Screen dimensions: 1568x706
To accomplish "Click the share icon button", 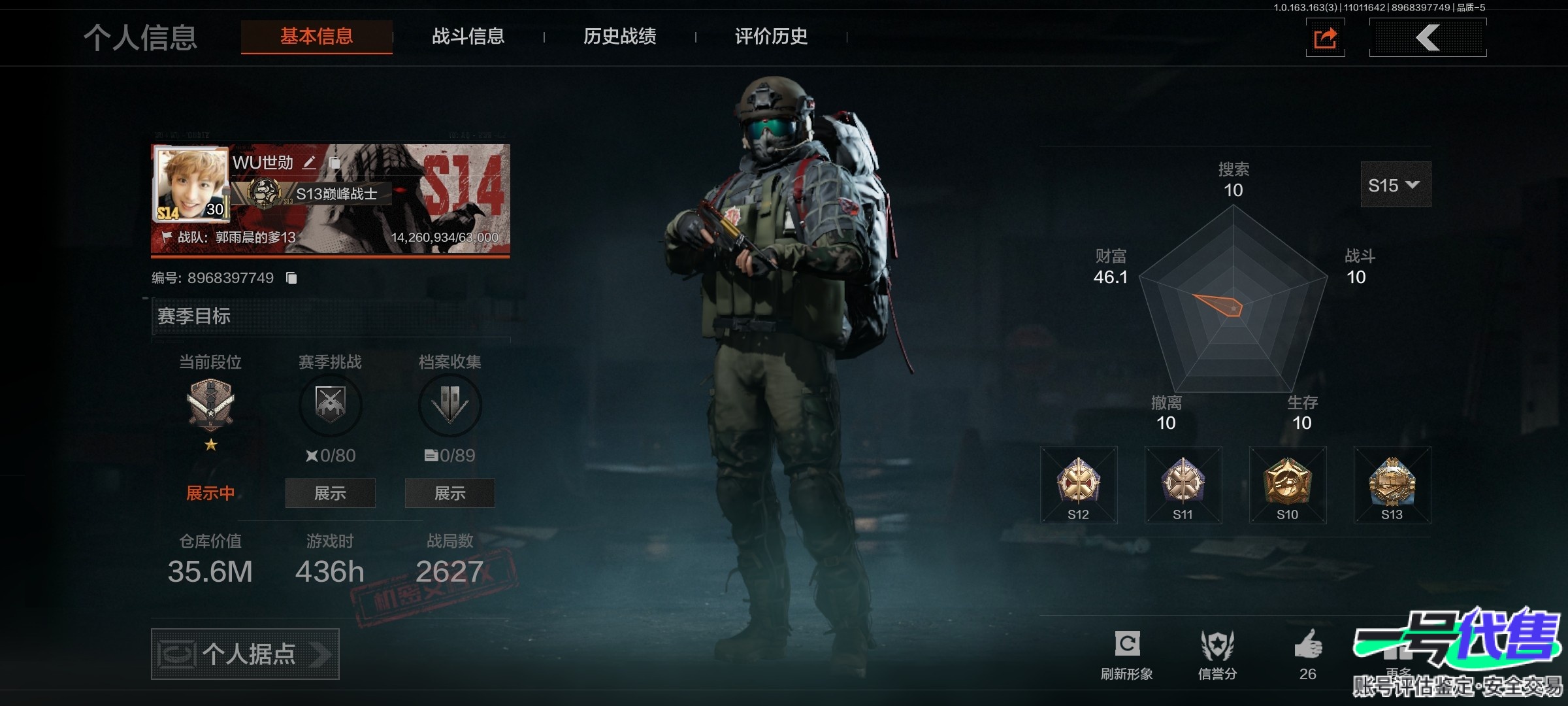I will [x=1325, y=38].
